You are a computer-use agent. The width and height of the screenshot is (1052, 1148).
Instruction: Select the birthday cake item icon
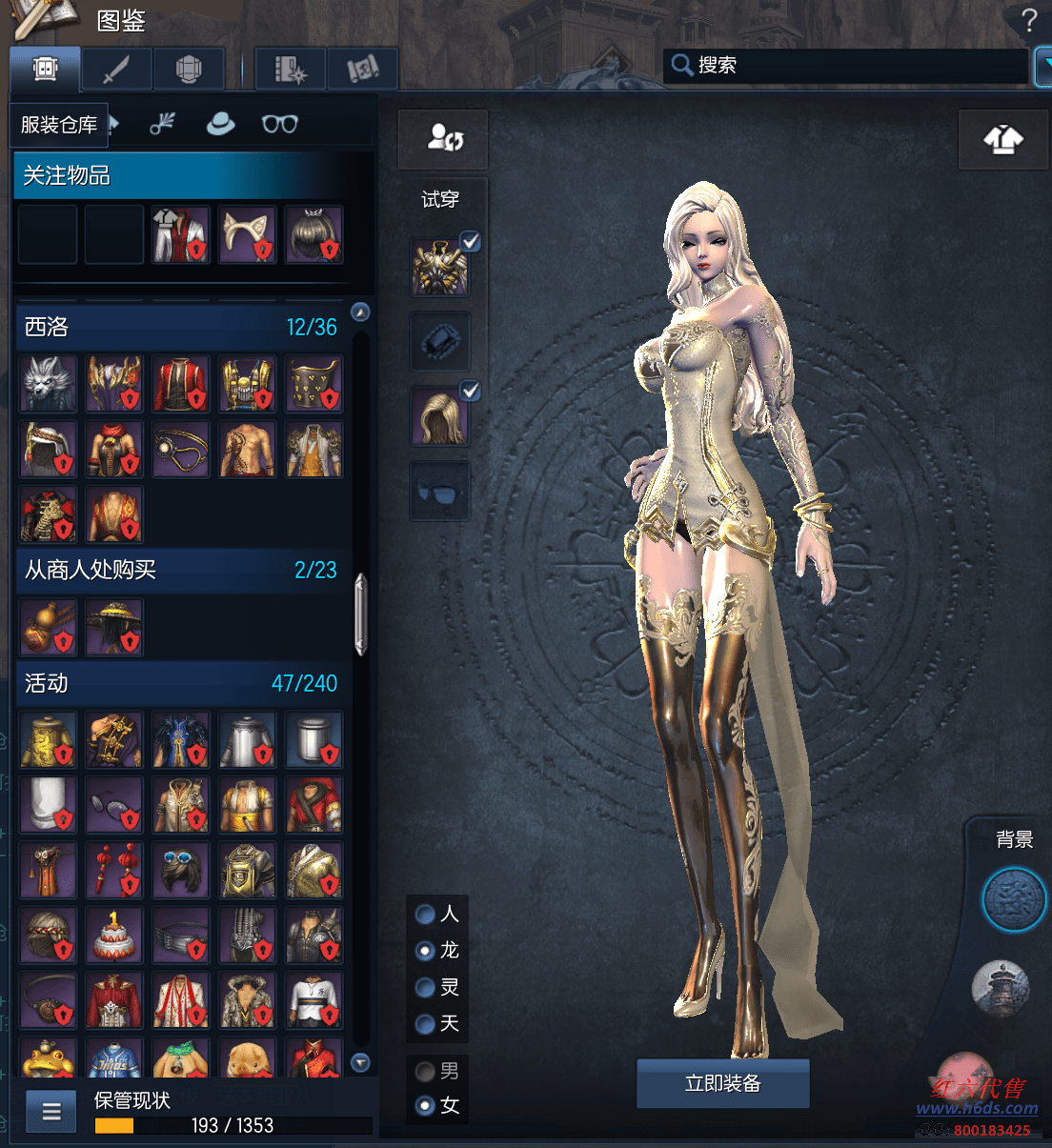pyautogui.click(x=114, y=935)
